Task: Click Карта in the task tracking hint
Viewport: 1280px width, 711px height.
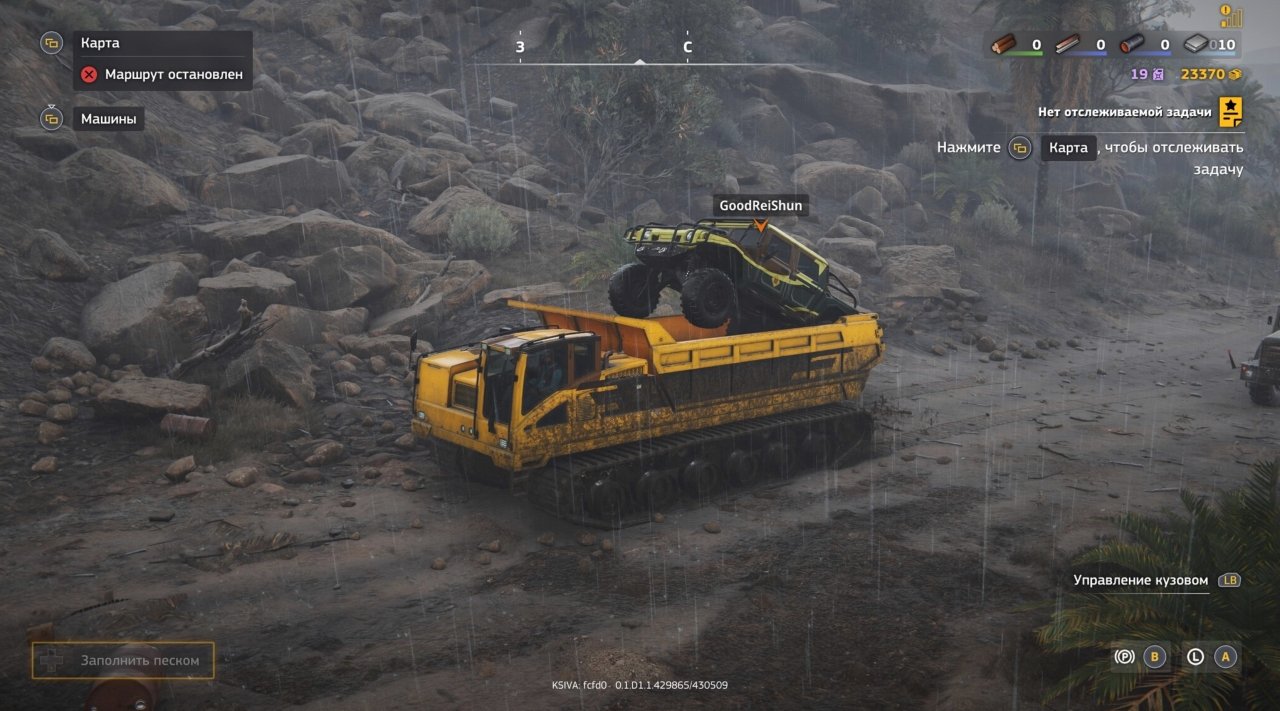Action: [x=1068, y=148]
